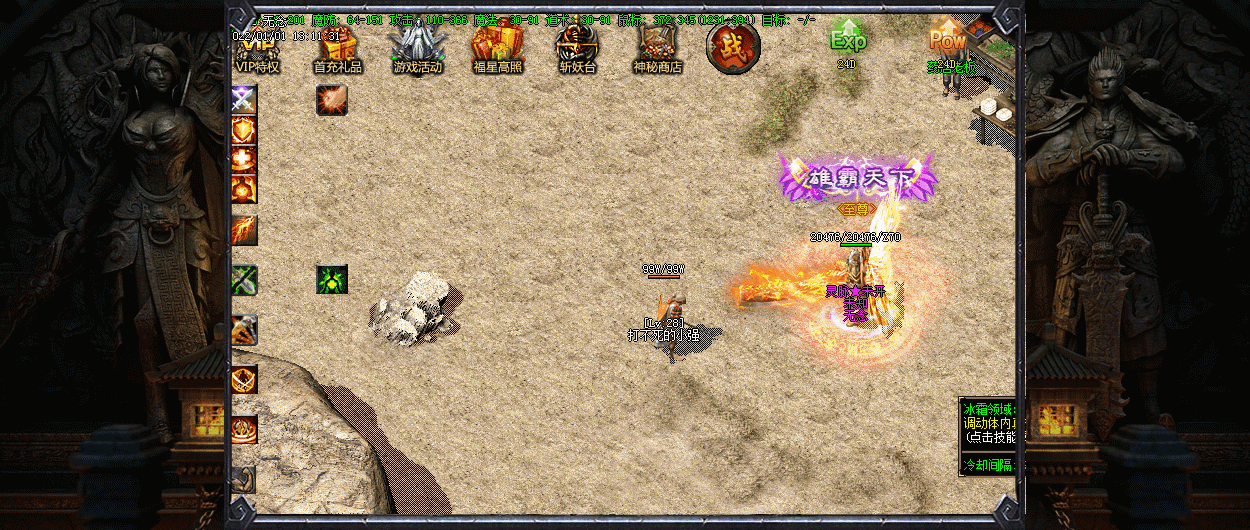
Task: Open the 神秘商店 mystery shop
Action: [657, 47]
